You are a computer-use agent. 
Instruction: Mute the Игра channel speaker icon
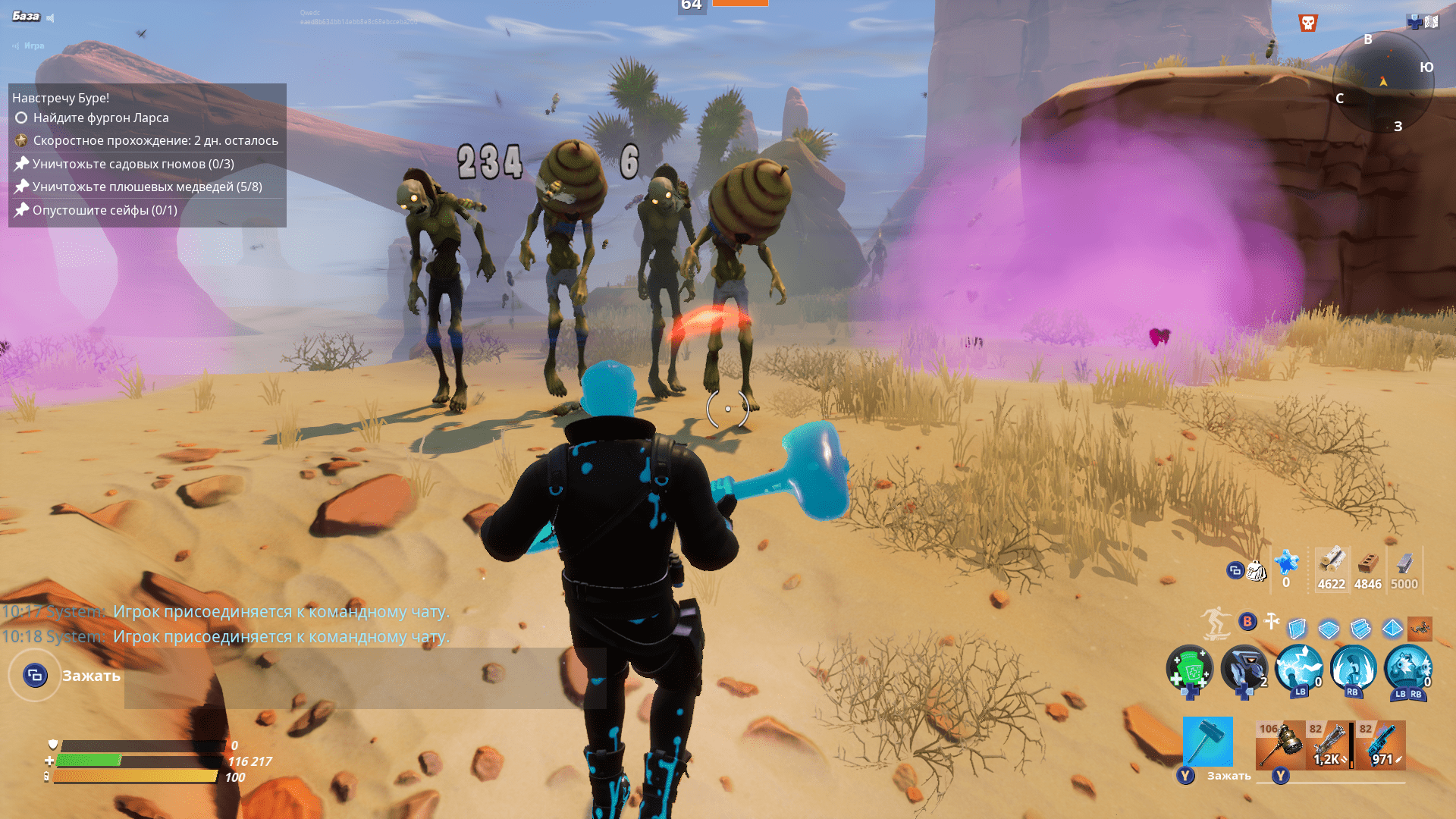(16, 45)
